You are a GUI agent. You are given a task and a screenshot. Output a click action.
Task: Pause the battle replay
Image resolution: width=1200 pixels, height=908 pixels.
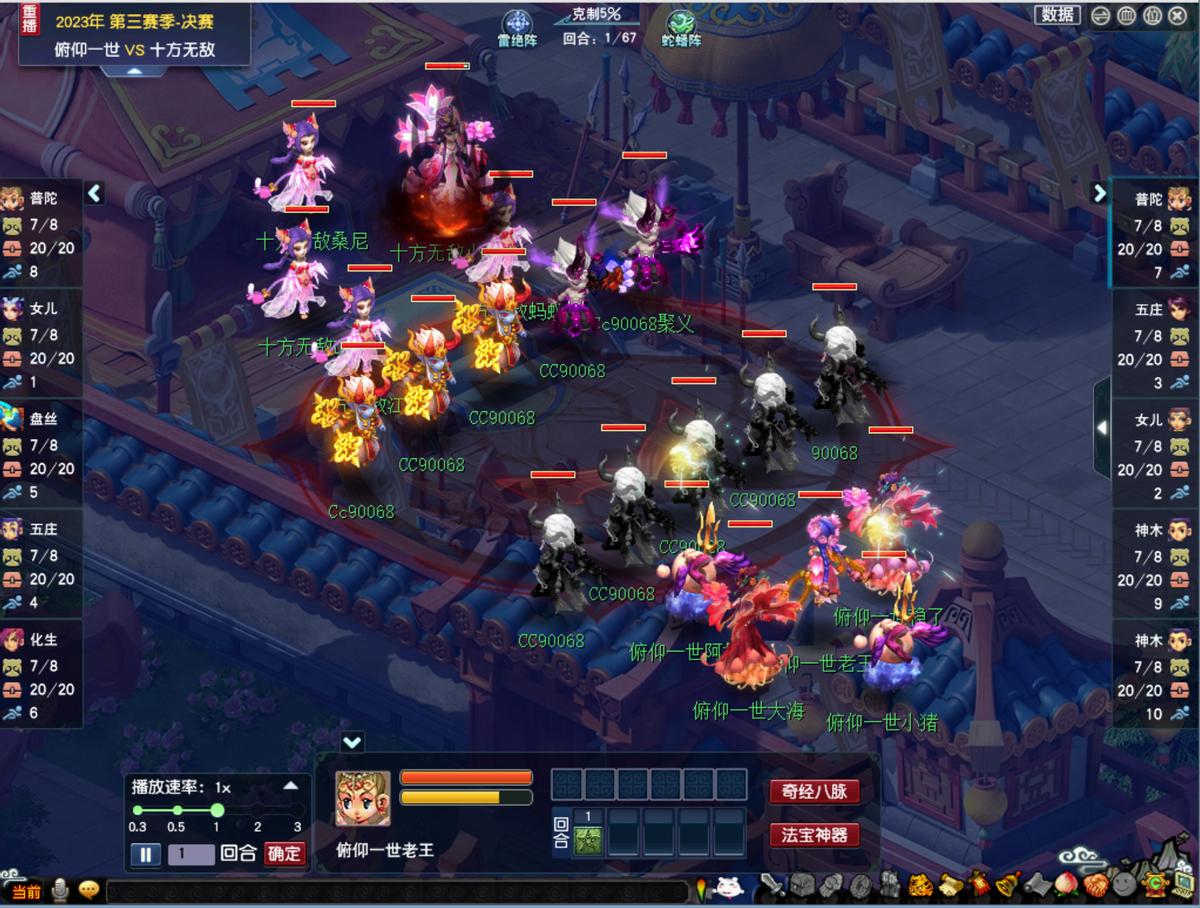[145, 854]
